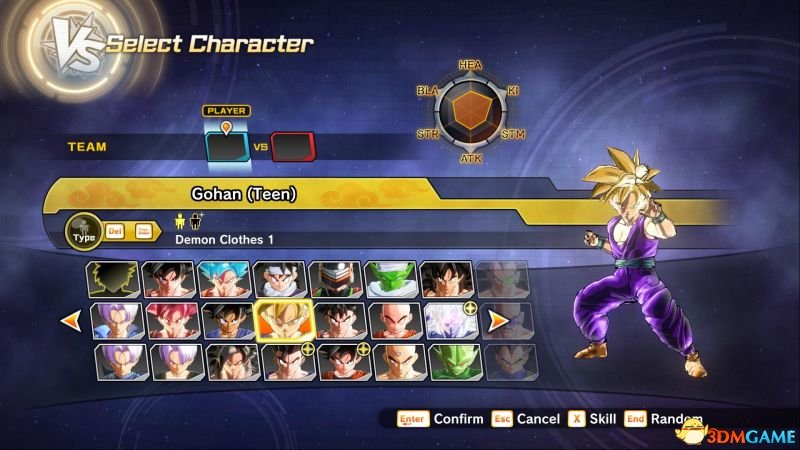Select the red opponent team slot
Viewport: 800px width, 450px height.
(293, 147)
